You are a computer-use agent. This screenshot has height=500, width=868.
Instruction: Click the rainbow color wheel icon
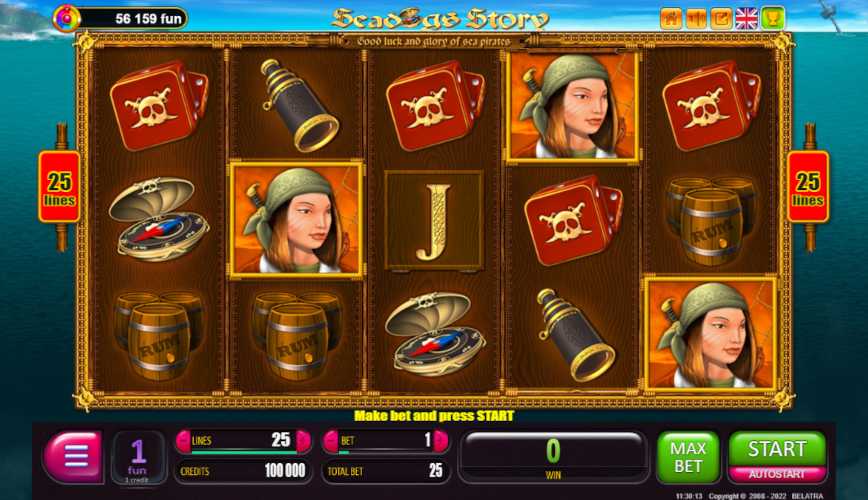coord(66,18)
